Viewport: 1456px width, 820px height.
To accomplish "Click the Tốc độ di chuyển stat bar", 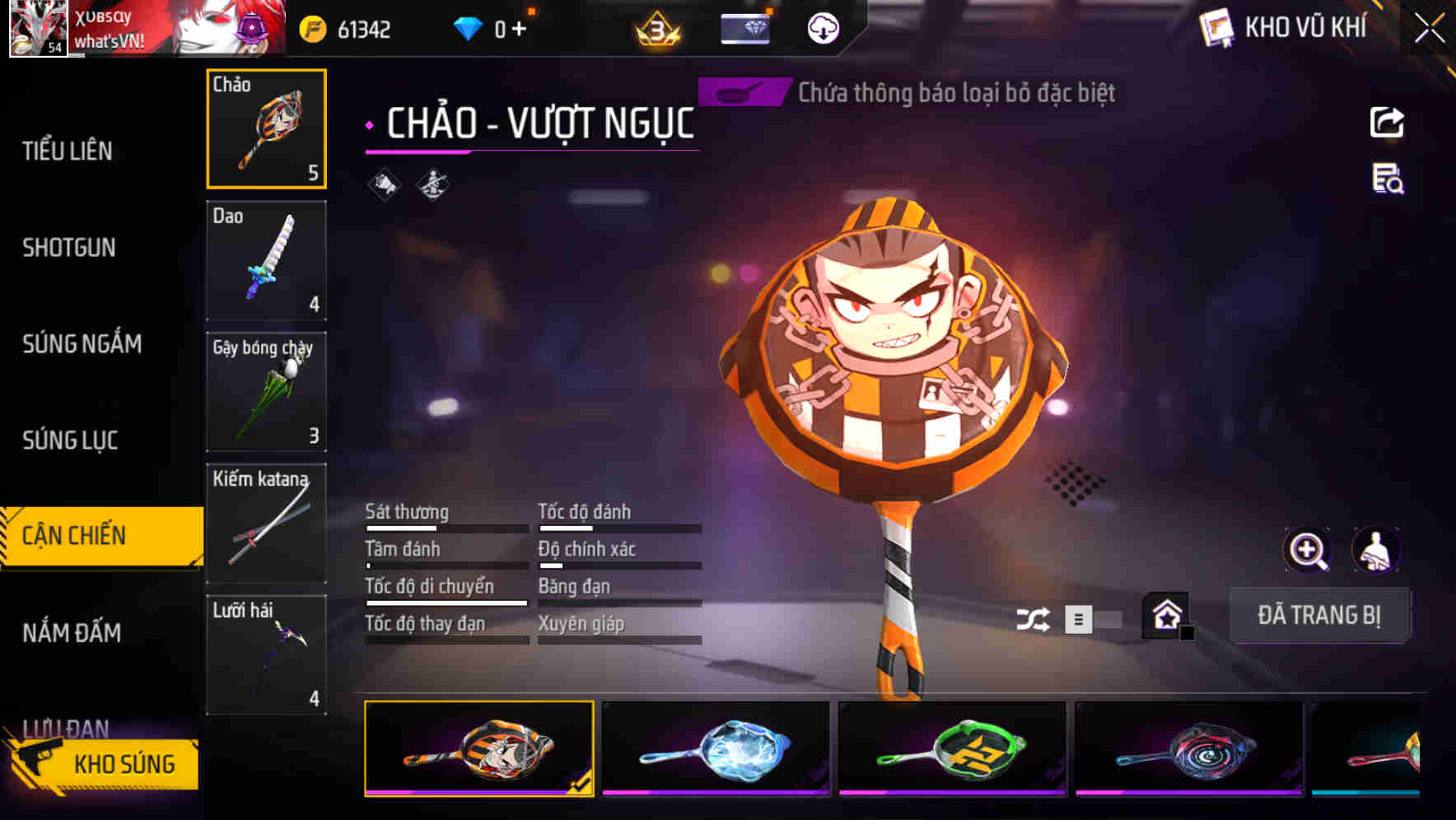I will click(445, 603).
